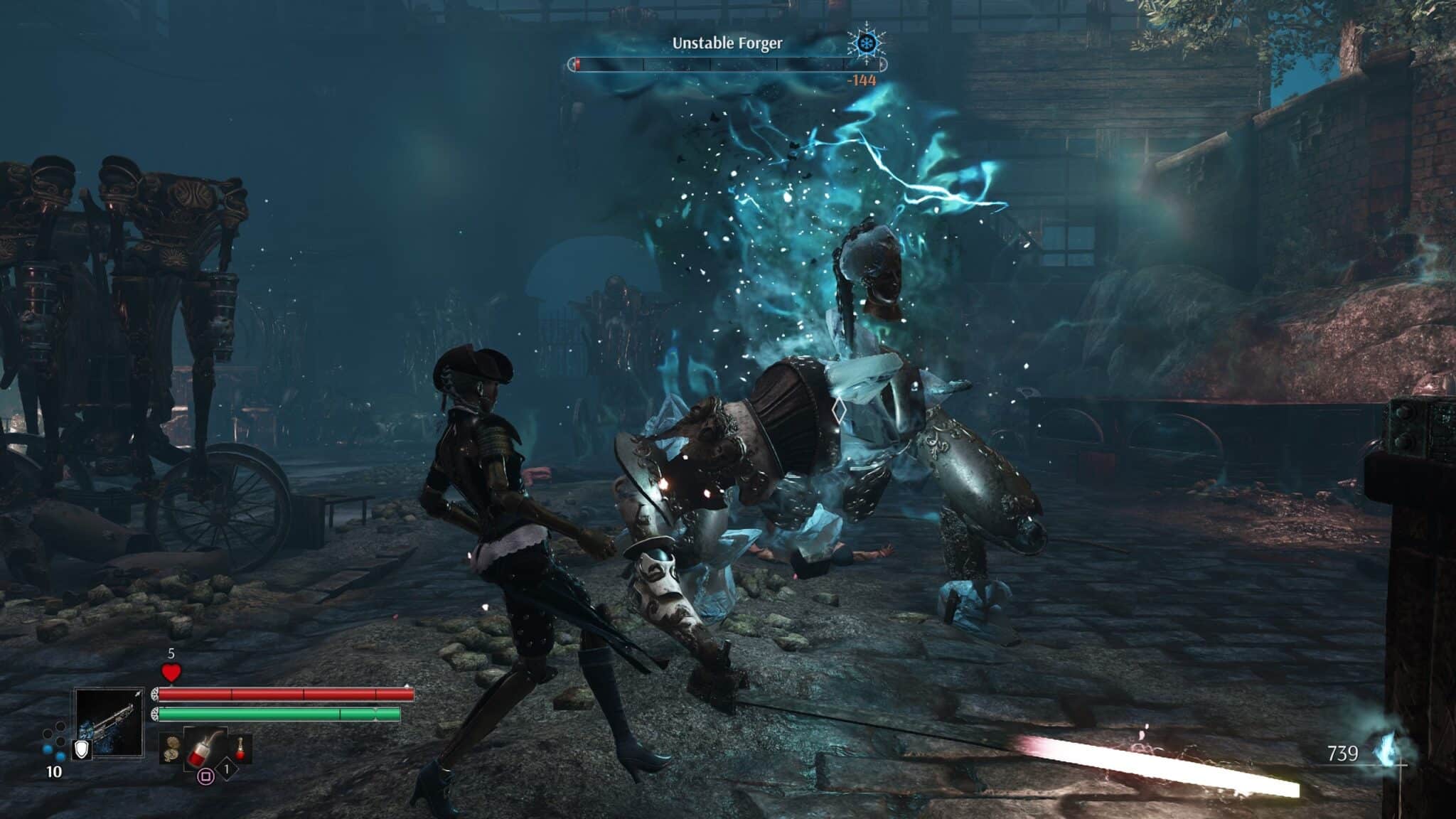The width and height of the screenshot is (1456, 819).
Task: Click the white shield icon
Action: tap(82, 749)
